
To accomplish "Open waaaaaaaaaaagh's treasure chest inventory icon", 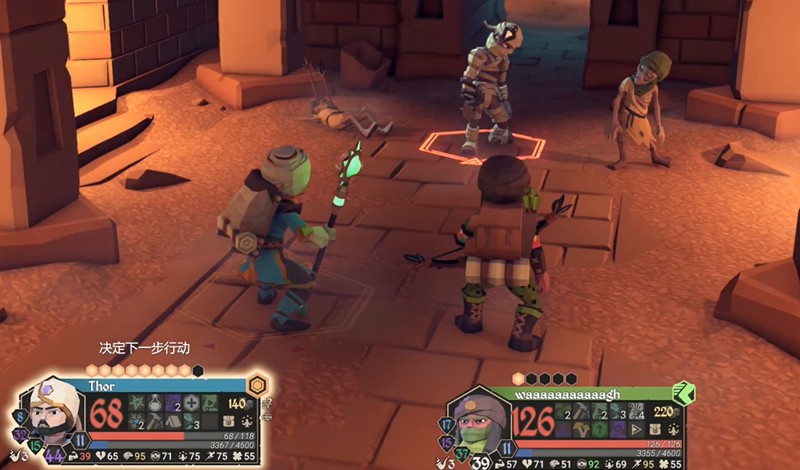I will (656, 429).
